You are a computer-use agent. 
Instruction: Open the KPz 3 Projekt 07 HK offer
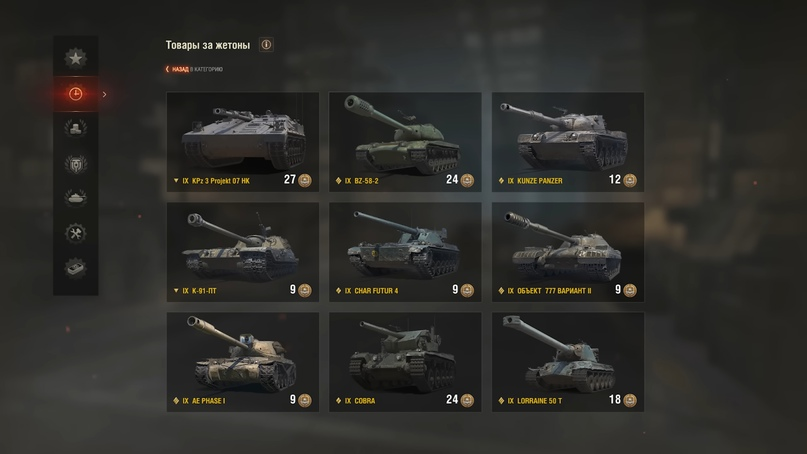point(242,140)
